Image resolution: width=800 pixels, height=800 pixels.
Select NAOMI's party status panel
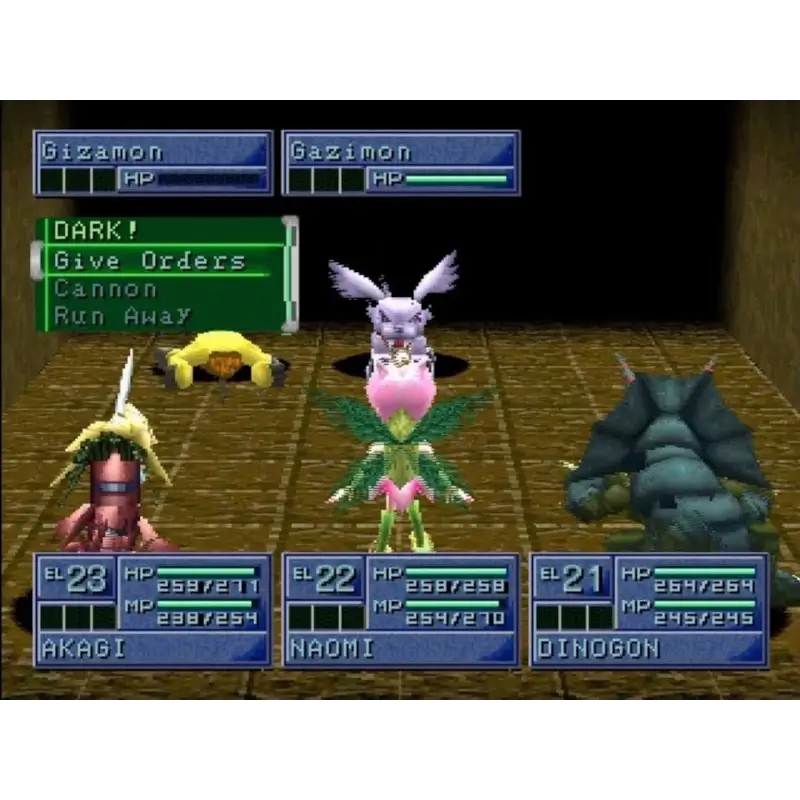(400, 609)
